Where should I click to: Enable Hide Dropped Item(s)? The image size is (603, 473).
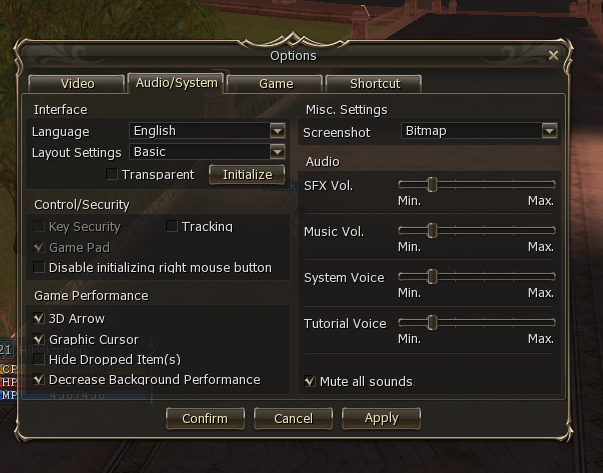point(39,359)
